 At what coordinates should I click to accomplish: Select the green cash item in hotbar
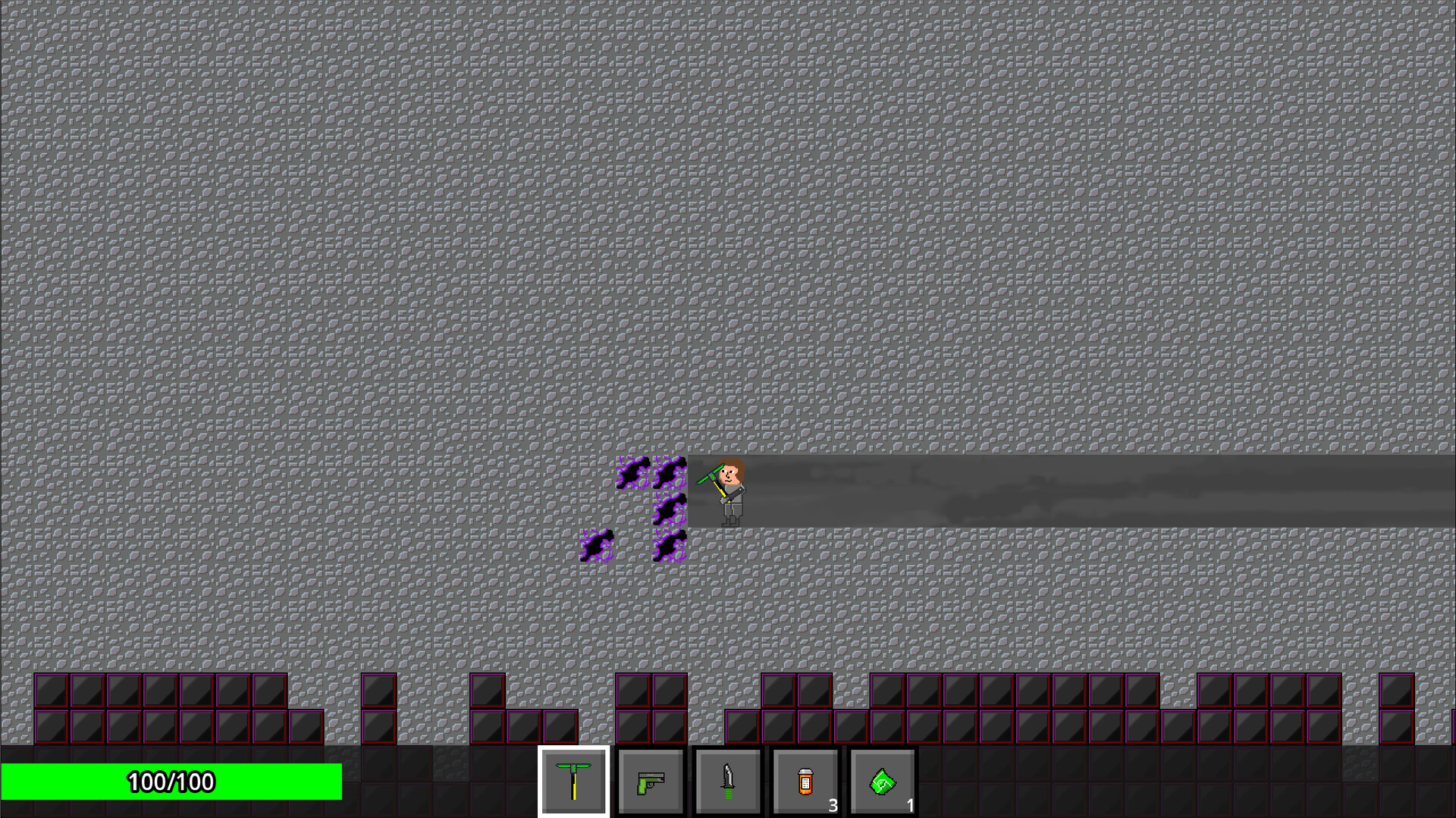[x=883, y=782]
